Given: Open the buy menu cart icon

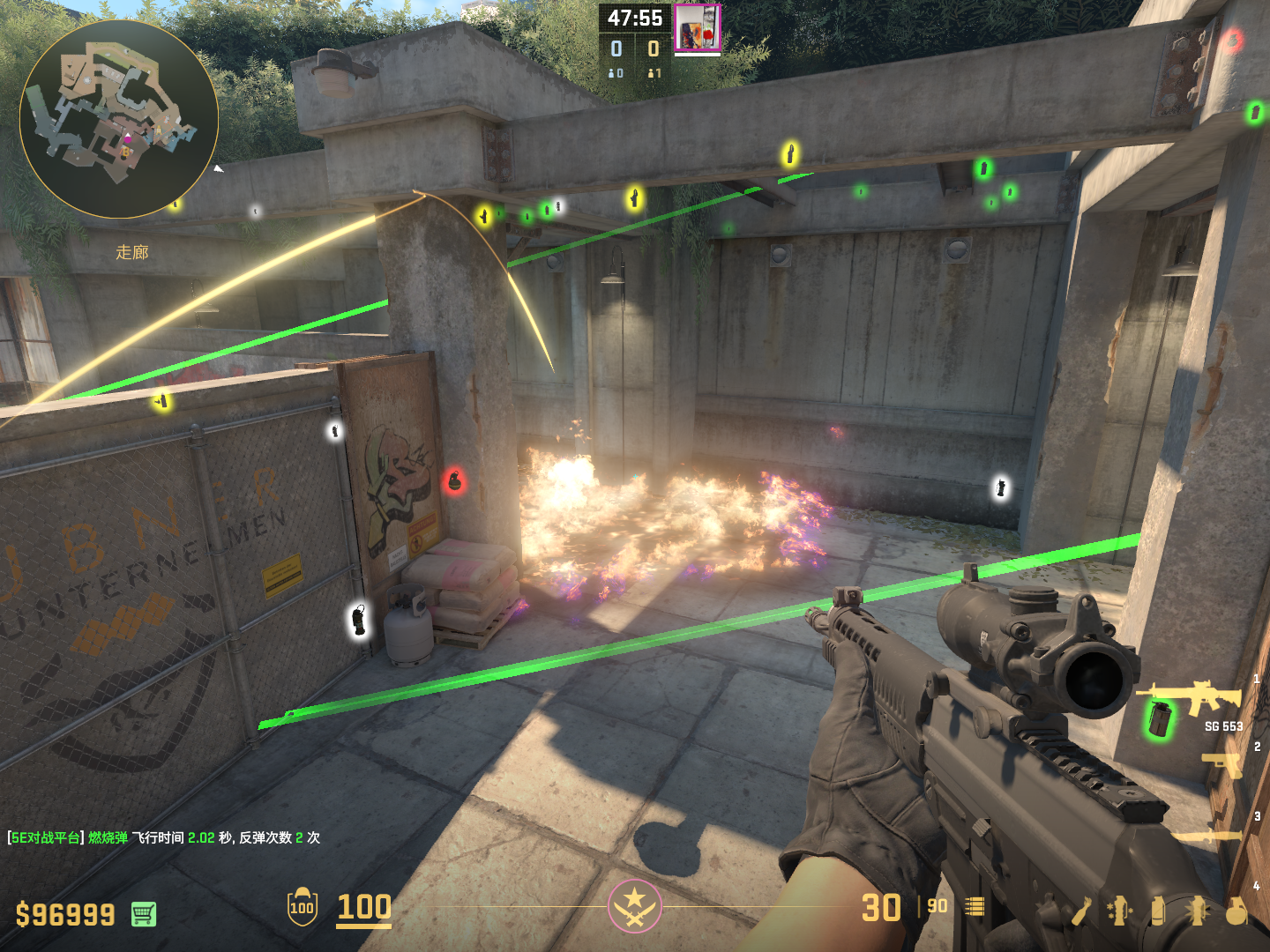Looking at the screenshot, I should (x=144, y=914).
